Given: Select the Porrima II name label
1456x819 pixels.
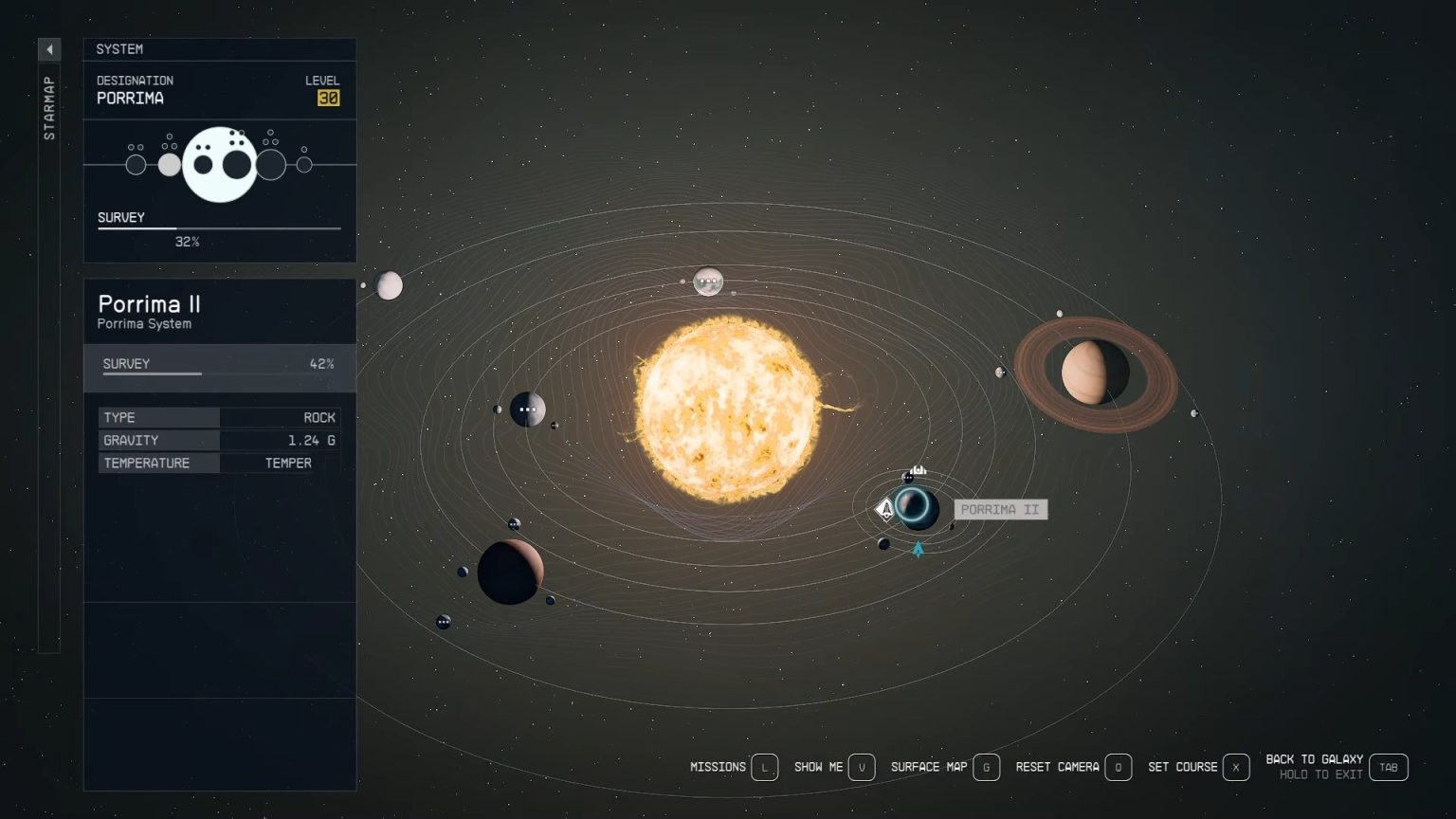Looking at the screenshot, I should 999,509.
